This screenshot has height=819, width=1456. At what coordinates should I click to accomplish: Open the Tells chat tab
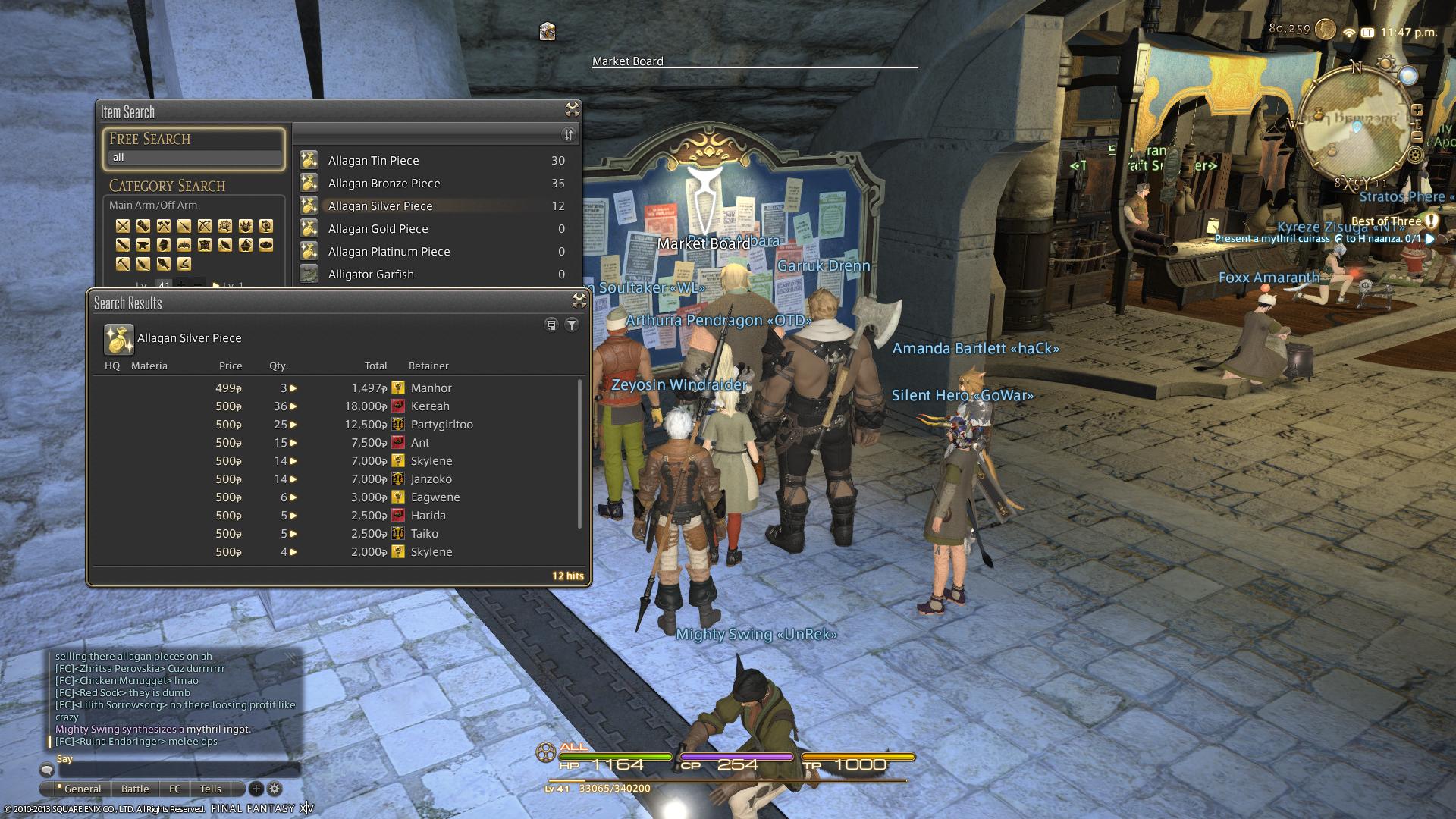[x=210, y=789]
